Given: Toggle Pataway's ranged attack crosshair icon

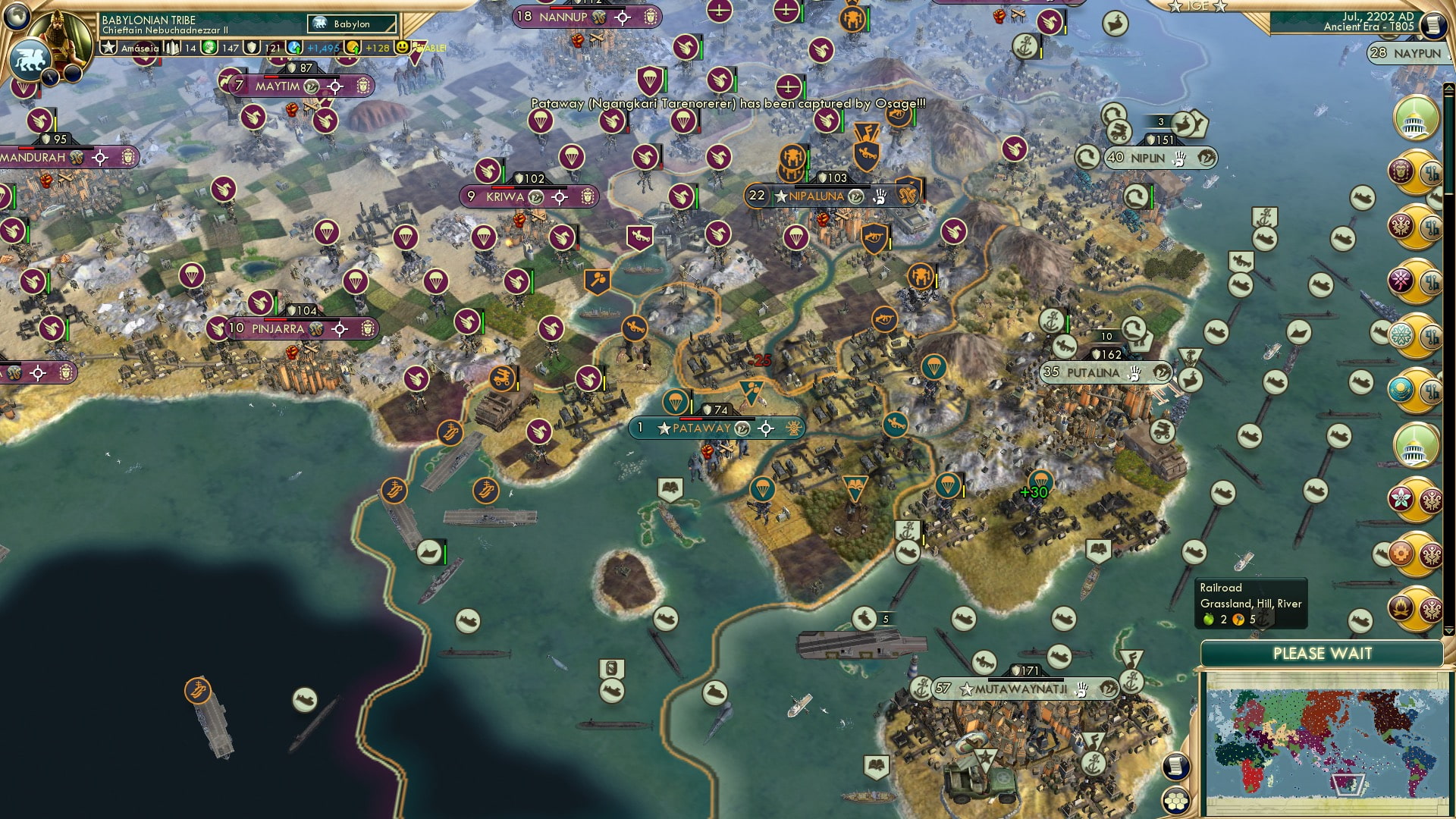Looking at the screenshot, I should point(766,428).
